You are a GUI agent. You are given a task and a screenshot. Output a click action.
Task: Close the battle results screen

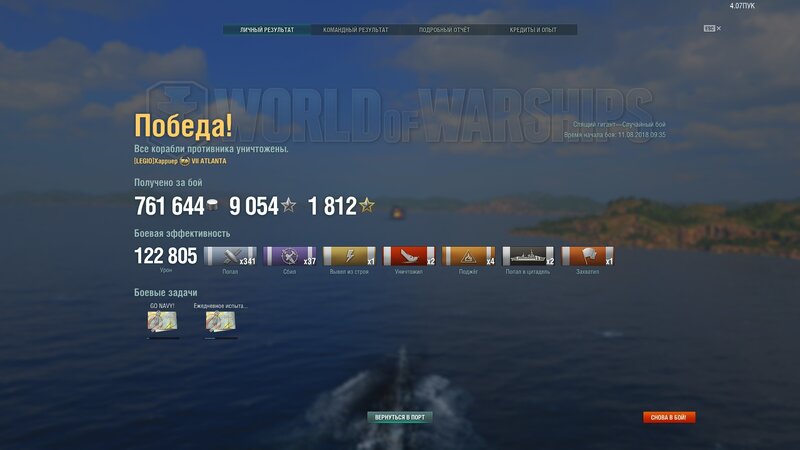(x=718, y=28)
